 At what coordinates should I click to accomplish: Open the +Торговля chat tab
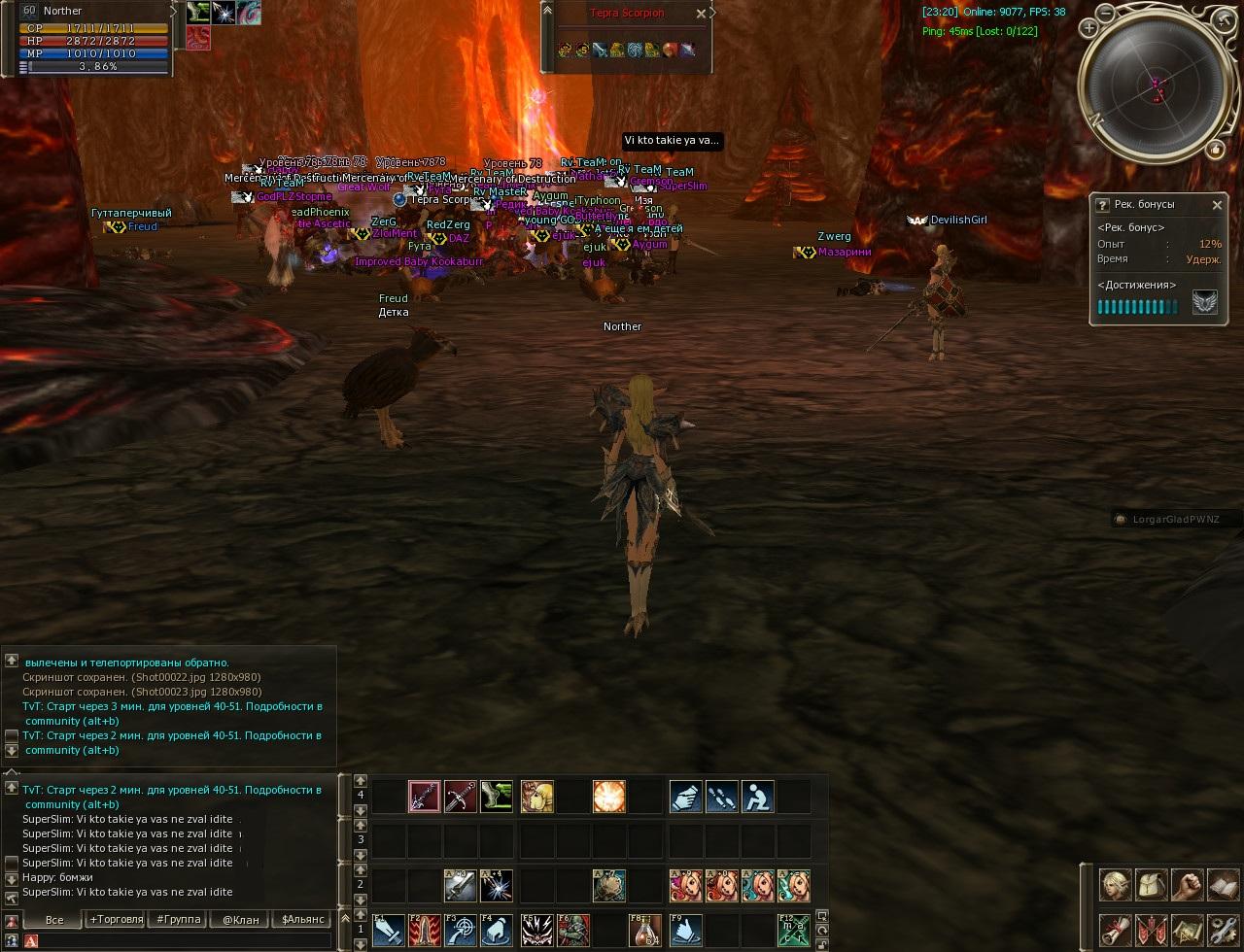117,919
